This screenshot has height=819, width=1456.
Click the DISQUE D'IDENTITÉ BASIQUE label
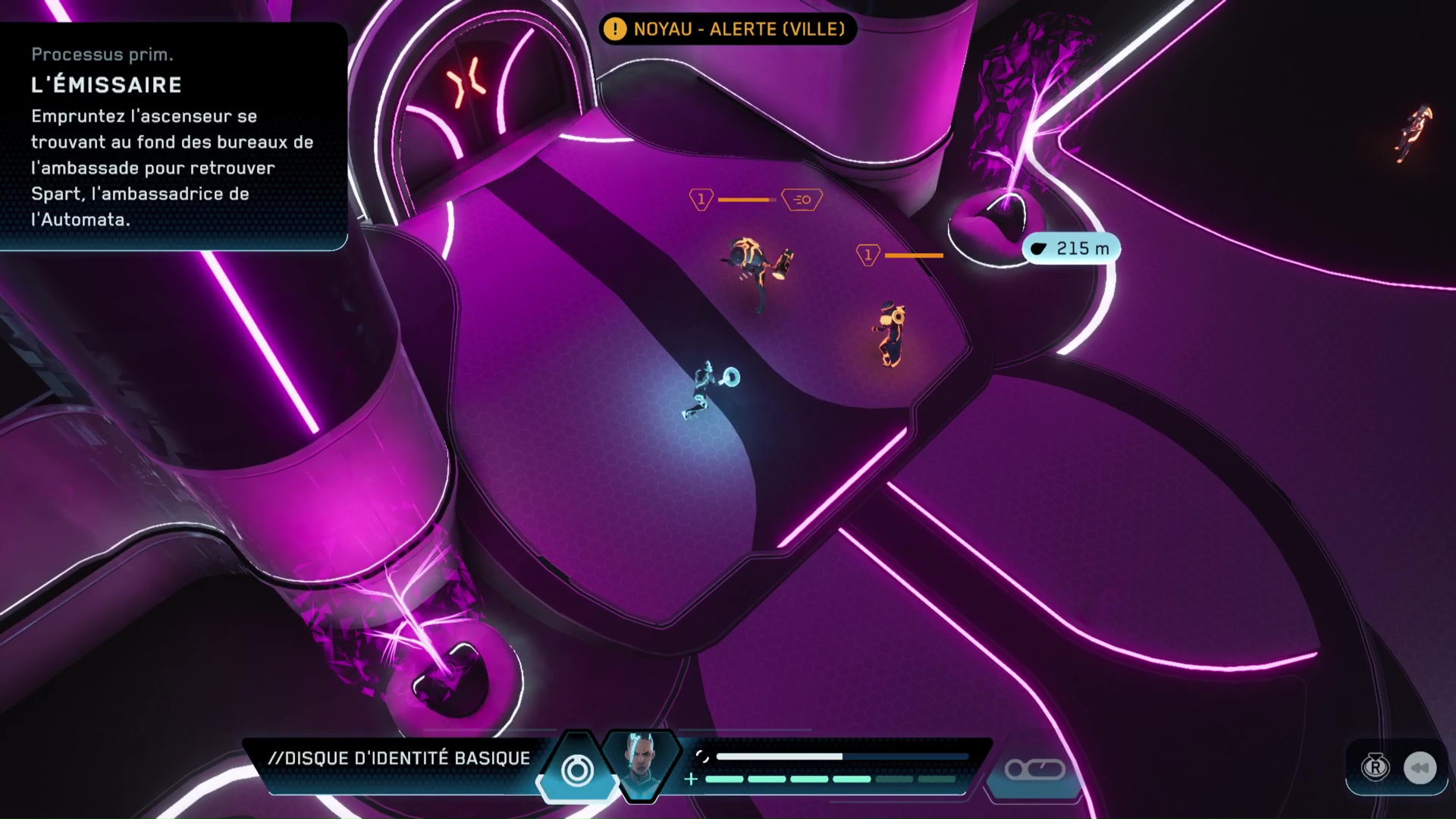pyautogui.click(x=400, y=758)
